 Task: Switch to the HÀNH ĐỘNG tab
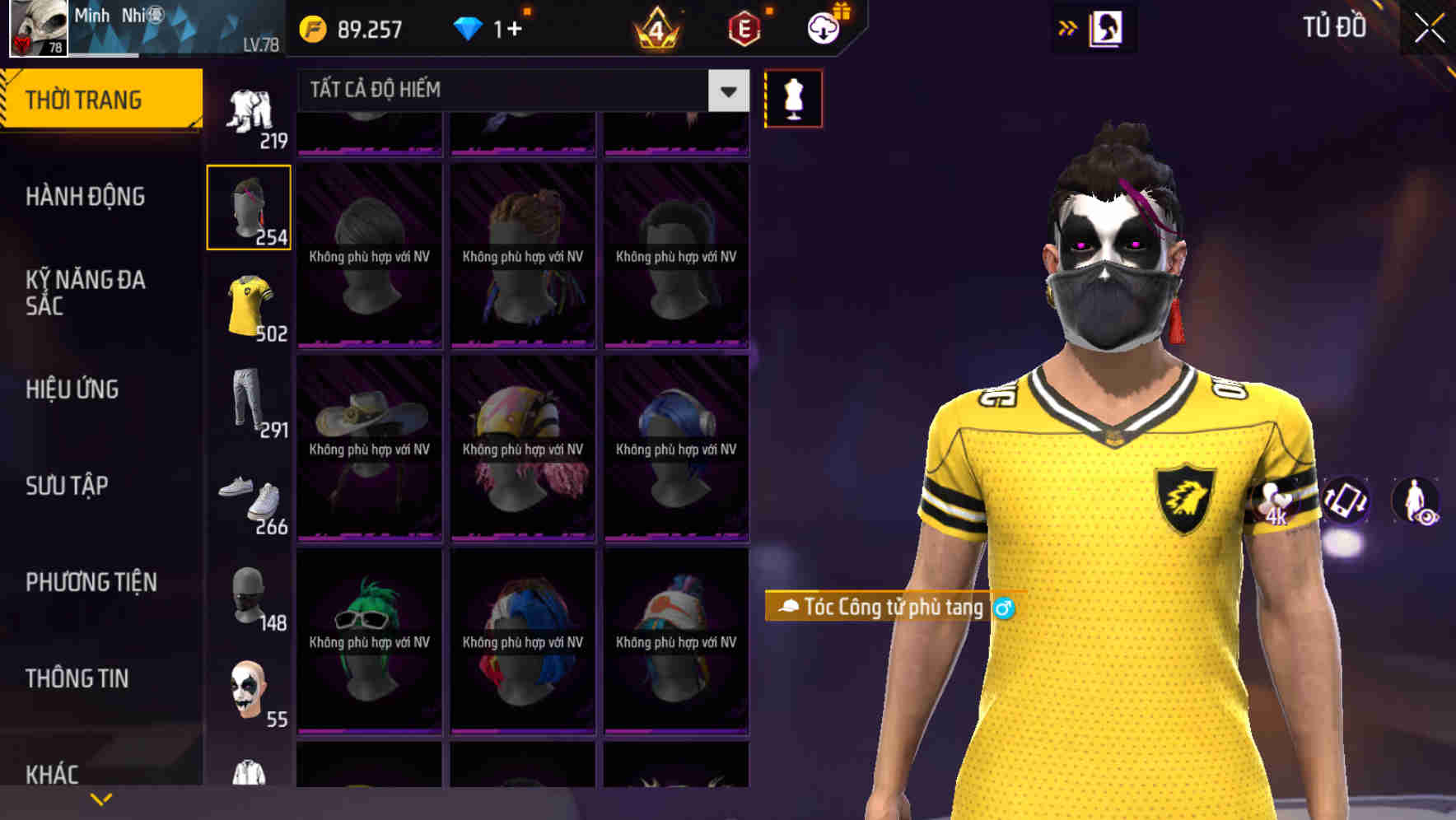[85, 197]
